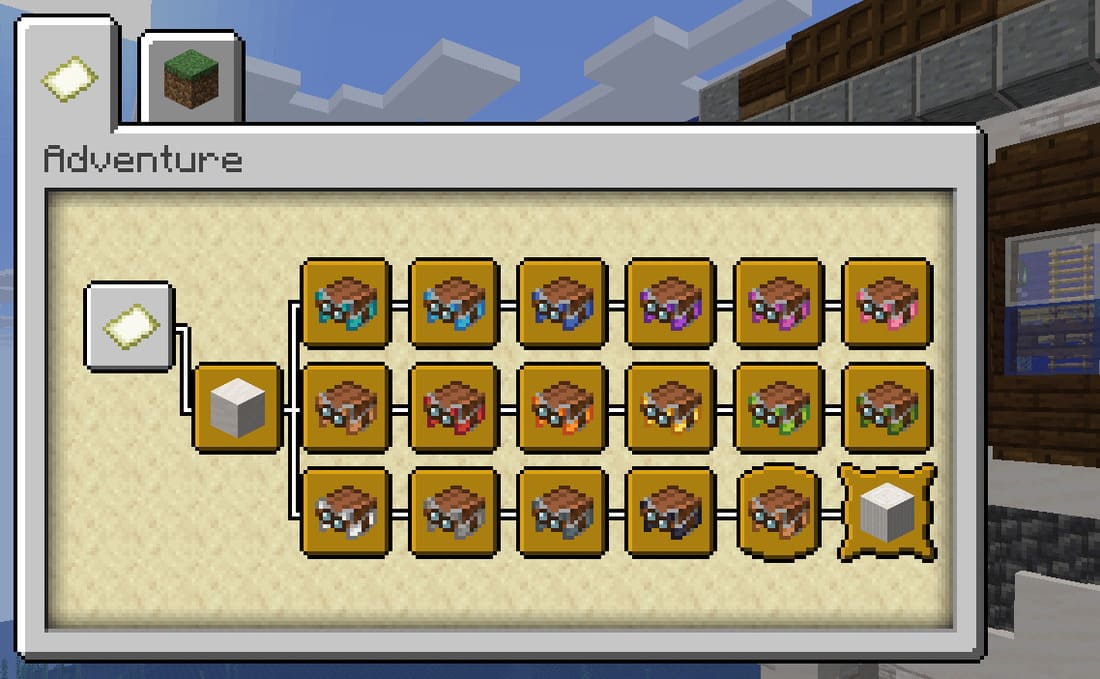This screenshot has width=1100, height=679.
Task: Pick the magenta harness advancement
Action: click(x=778, y=303)
